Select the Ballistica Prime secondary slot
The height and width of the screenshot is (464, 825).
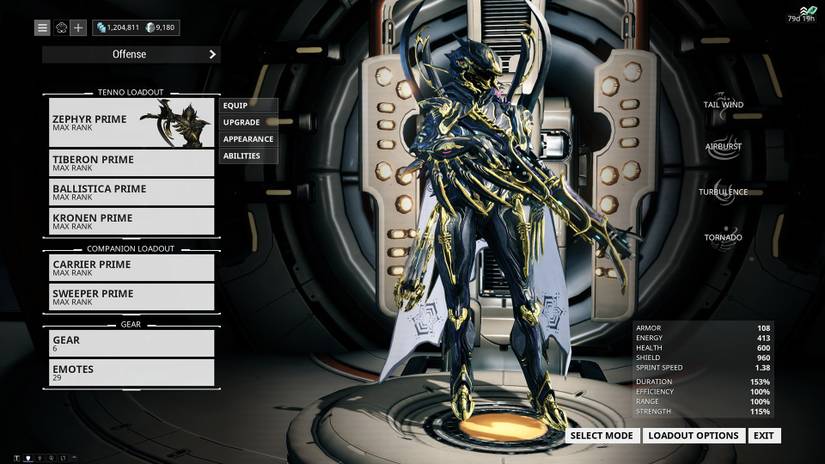point(131,192)
